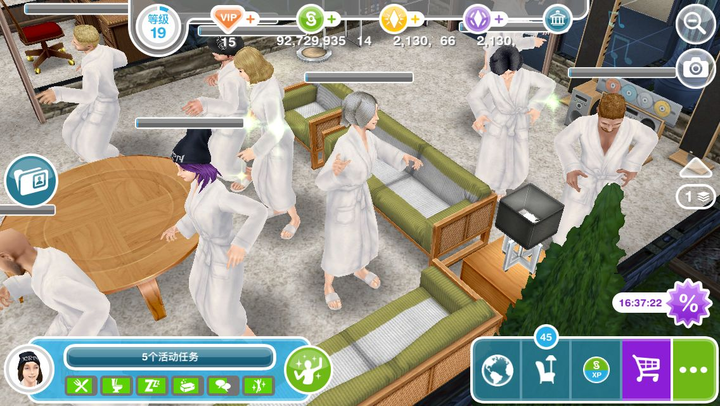Screen dimensions: 720x406
Task: Select the active Sim portrait
Action: click(29, 370)
